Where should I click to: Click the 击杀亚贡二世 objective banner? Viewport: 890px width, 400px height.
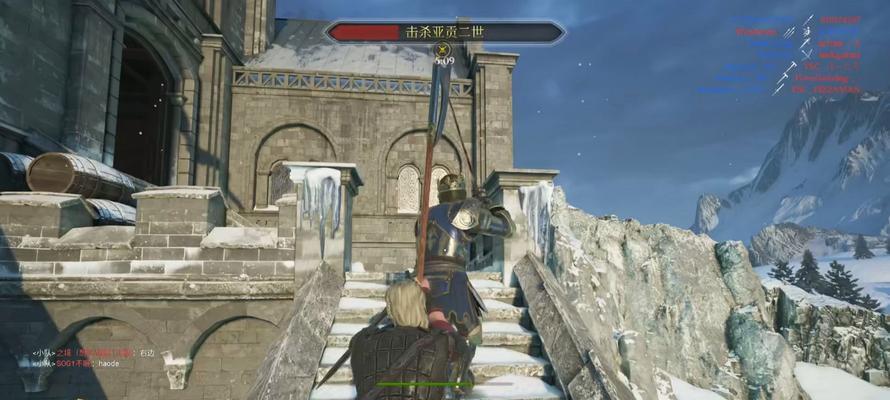[445, 32]
